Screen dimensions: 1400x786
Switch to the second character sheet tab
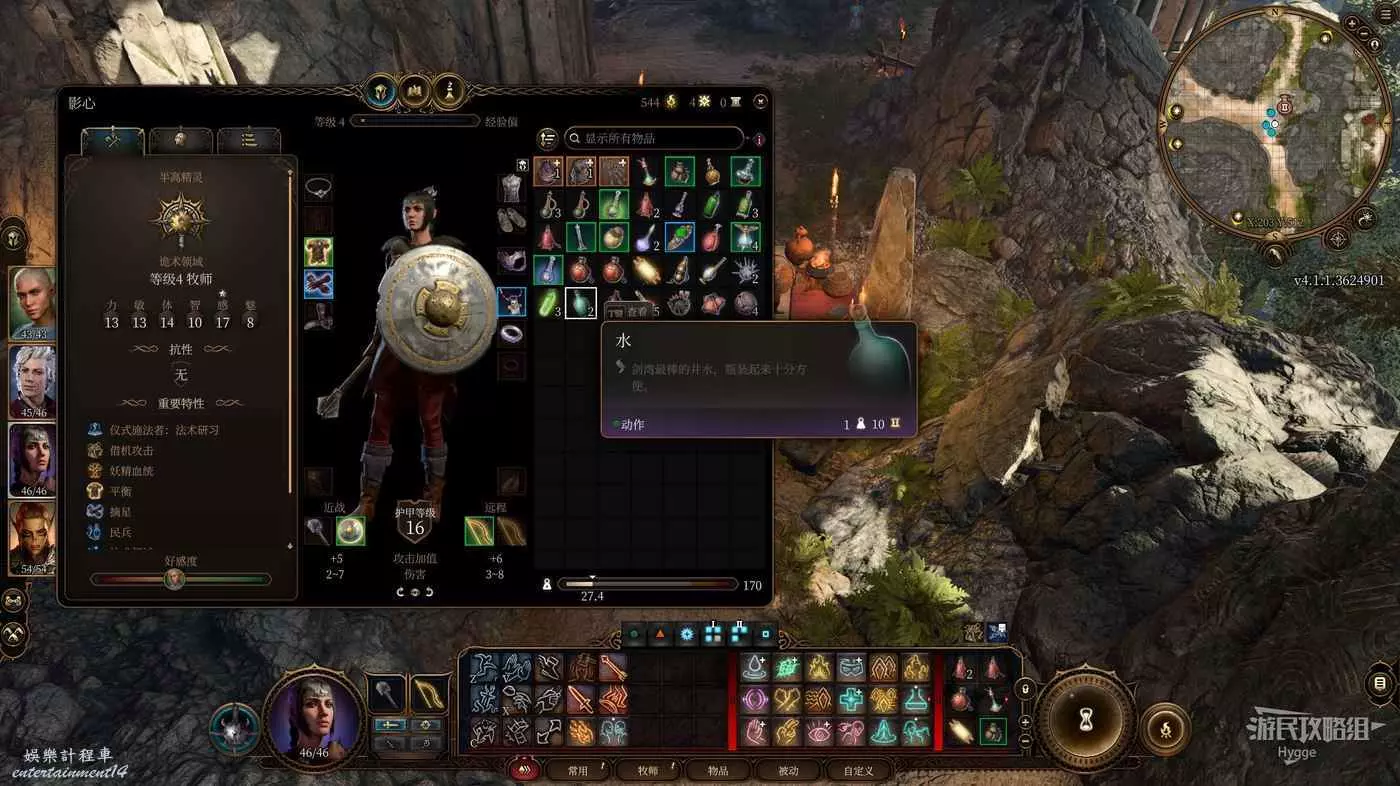180,140
